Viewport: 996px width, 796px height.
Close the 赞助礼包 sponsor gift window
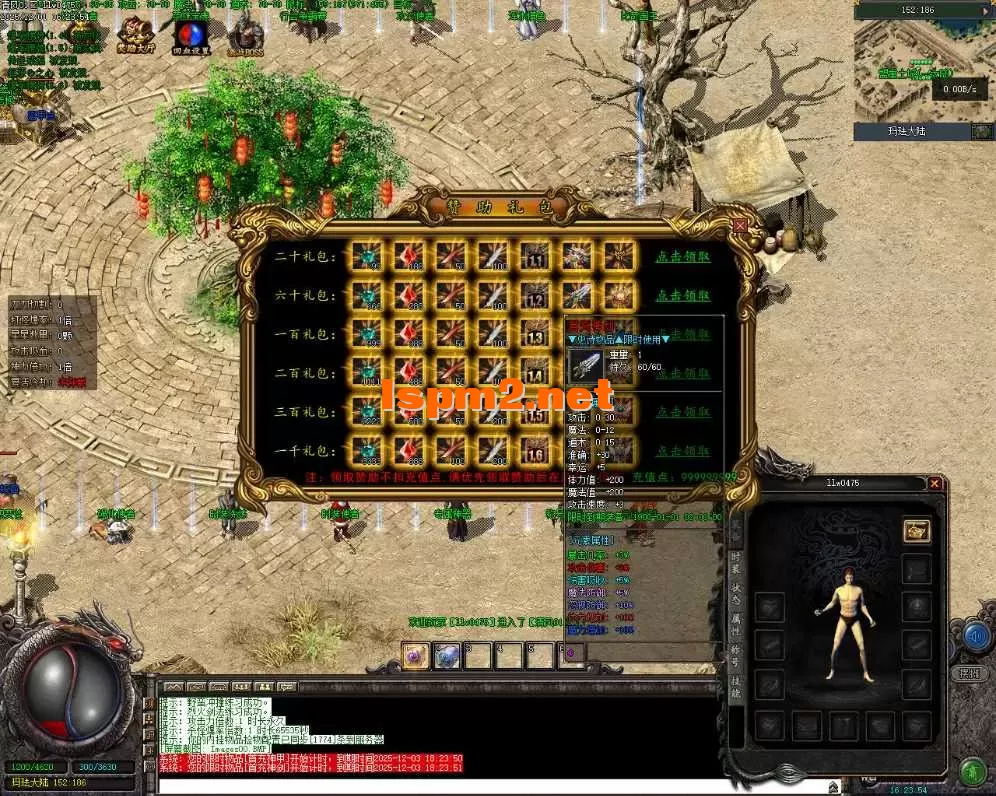[x=740, y=226]
